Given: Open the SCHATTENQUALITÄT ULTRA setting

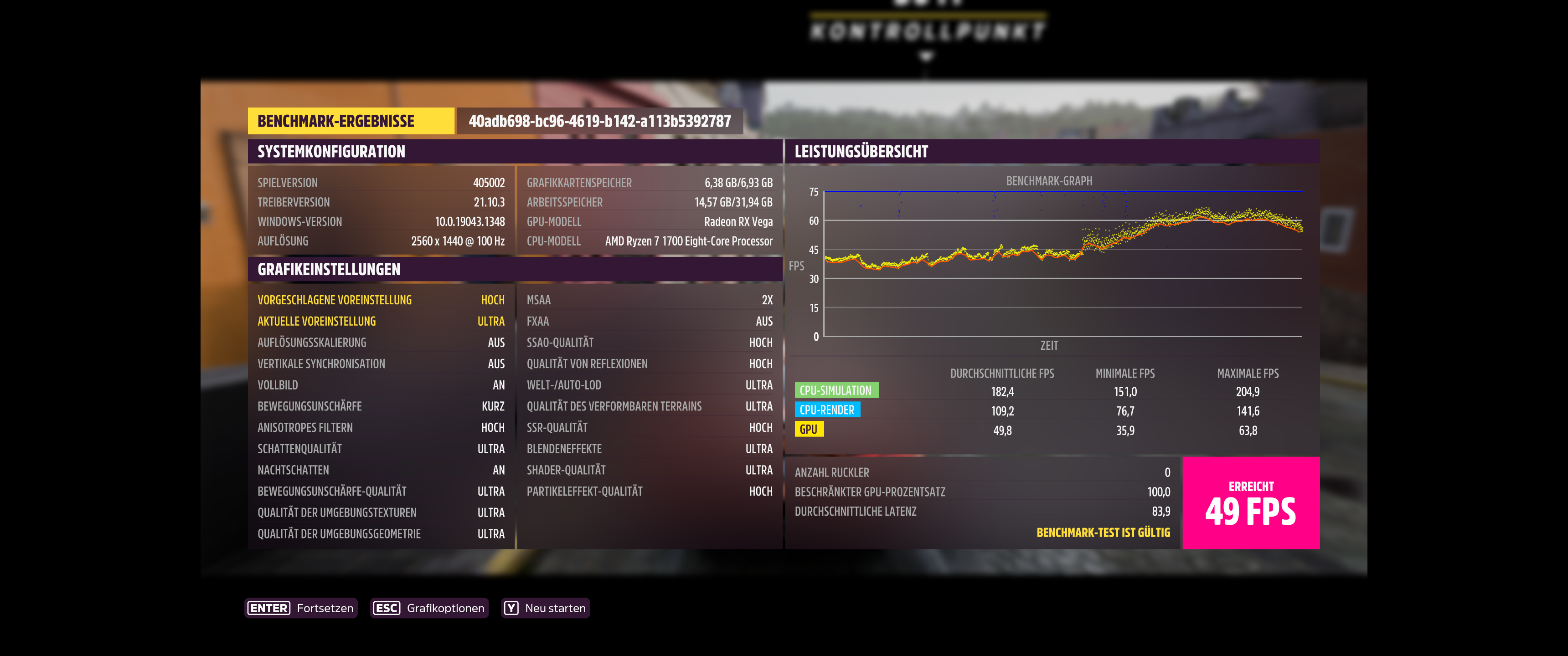Looking at the screenshot, I should point(381,448).
